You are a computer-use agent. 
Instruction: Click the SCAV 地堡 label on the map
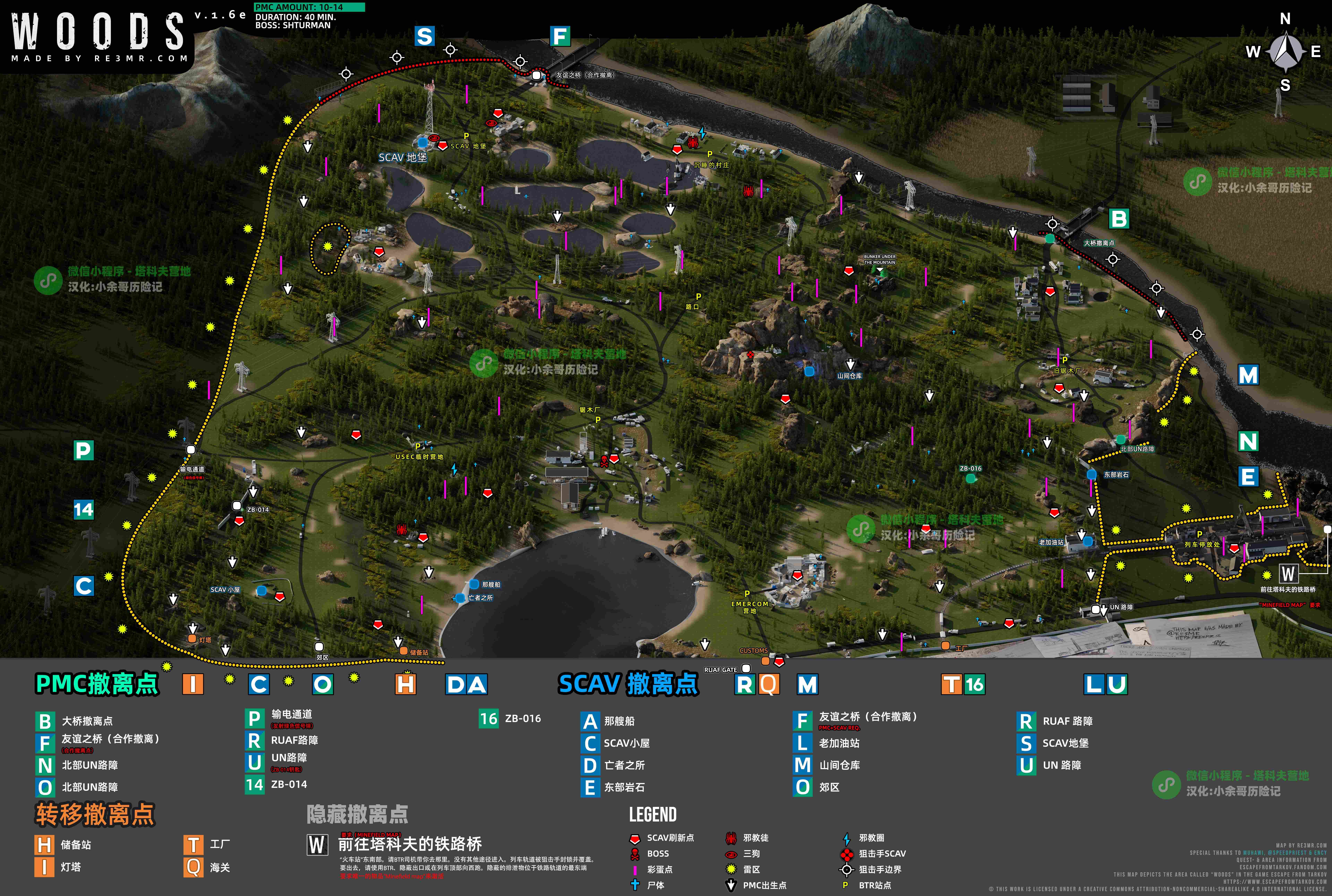tap(402, 157)
